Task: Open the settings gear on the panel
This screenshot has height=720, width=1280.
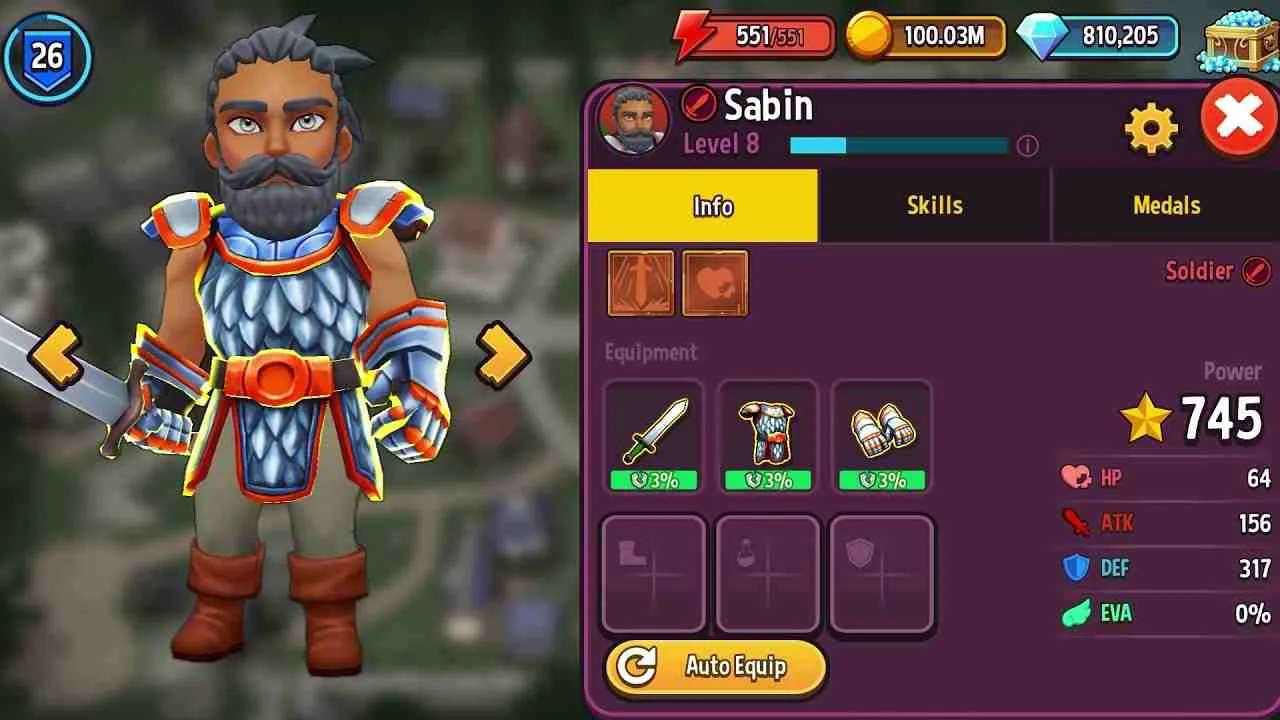Action: click(x=1153, y=127)
